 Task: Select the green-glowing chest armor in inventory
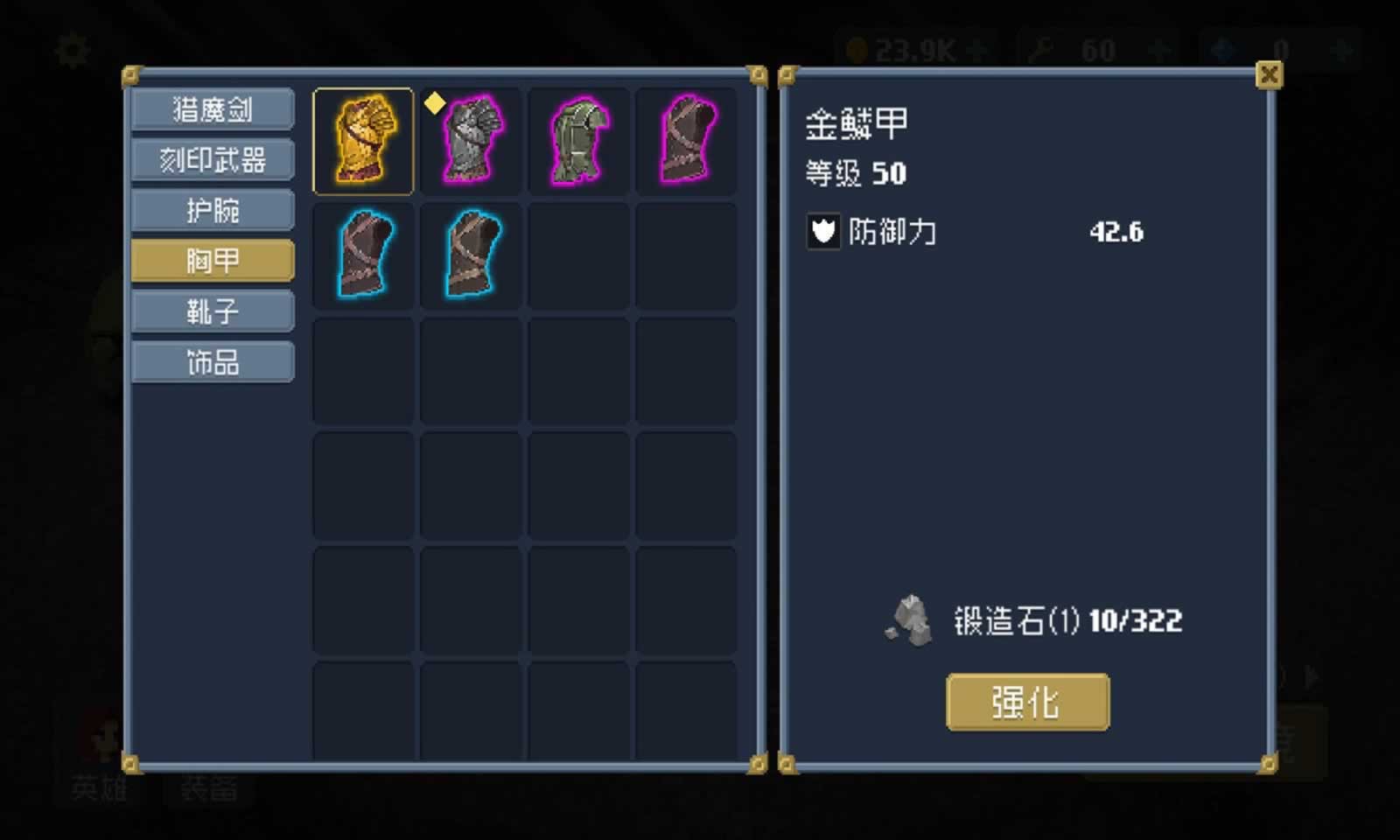pos(579,140)
